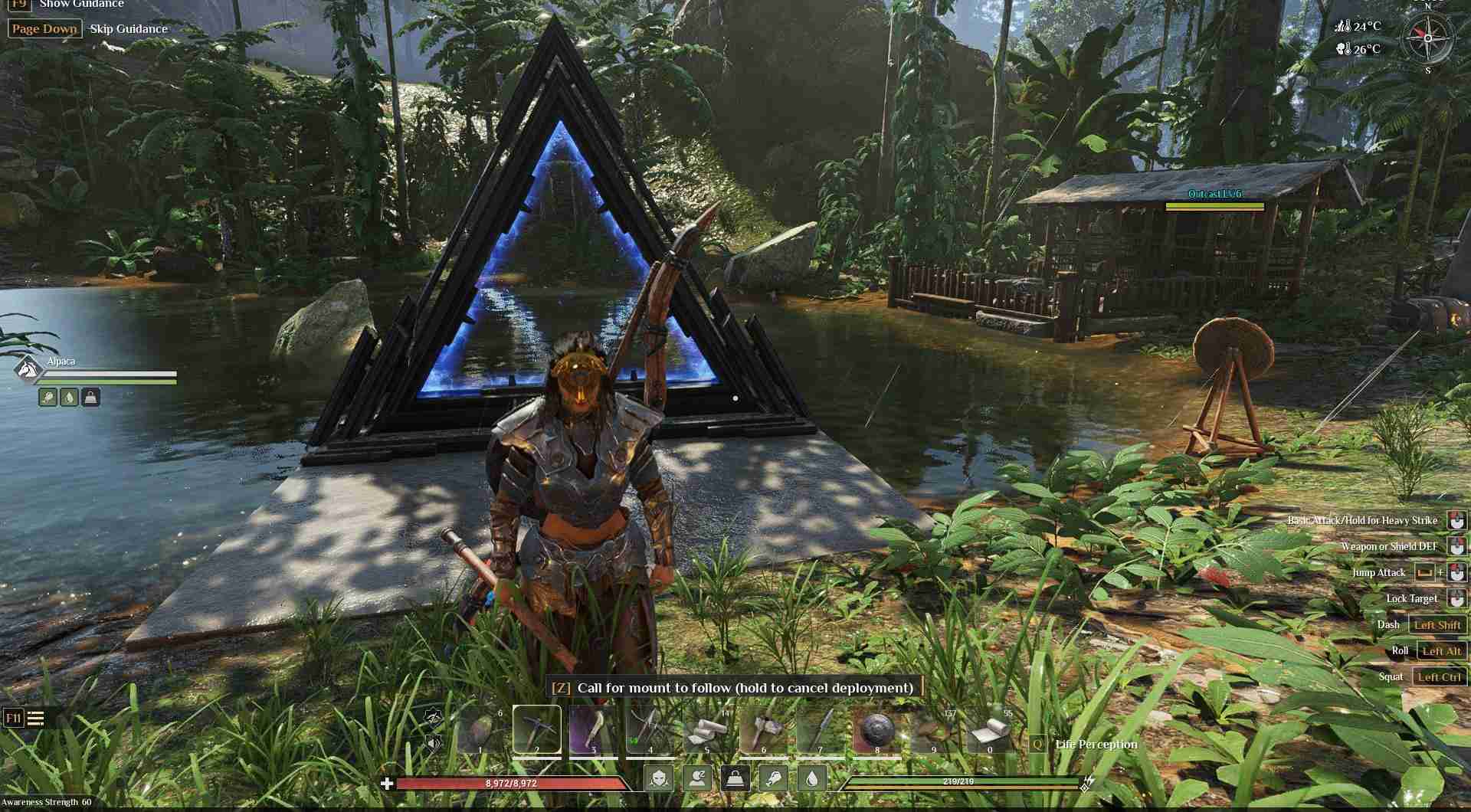Click the meat drumstick hunger status icon
The height and width of the screenshot is (812, 1471).
coord(773,778)
